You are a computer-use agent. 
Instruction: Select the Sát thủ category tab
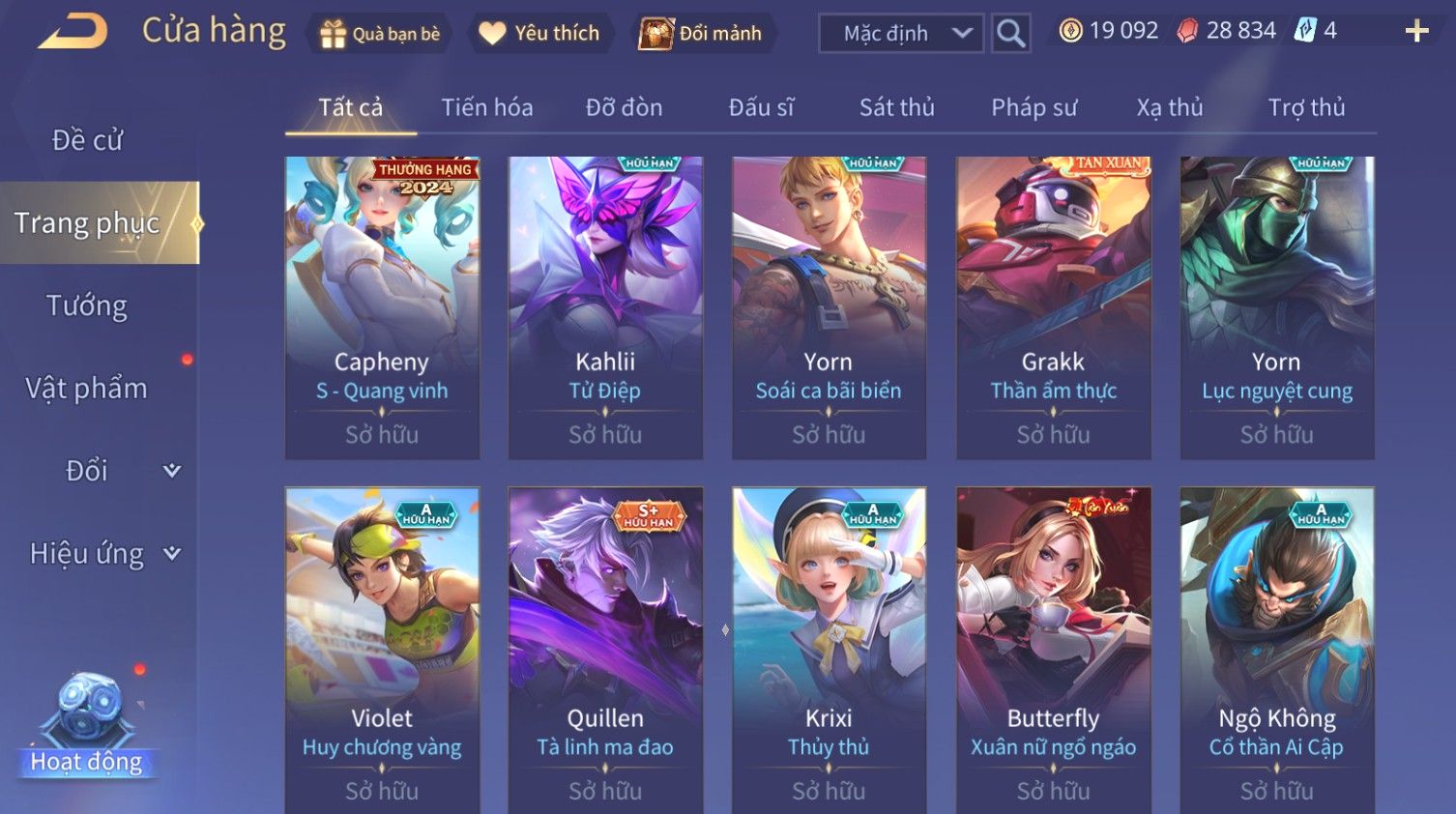(x=896, y=107)
